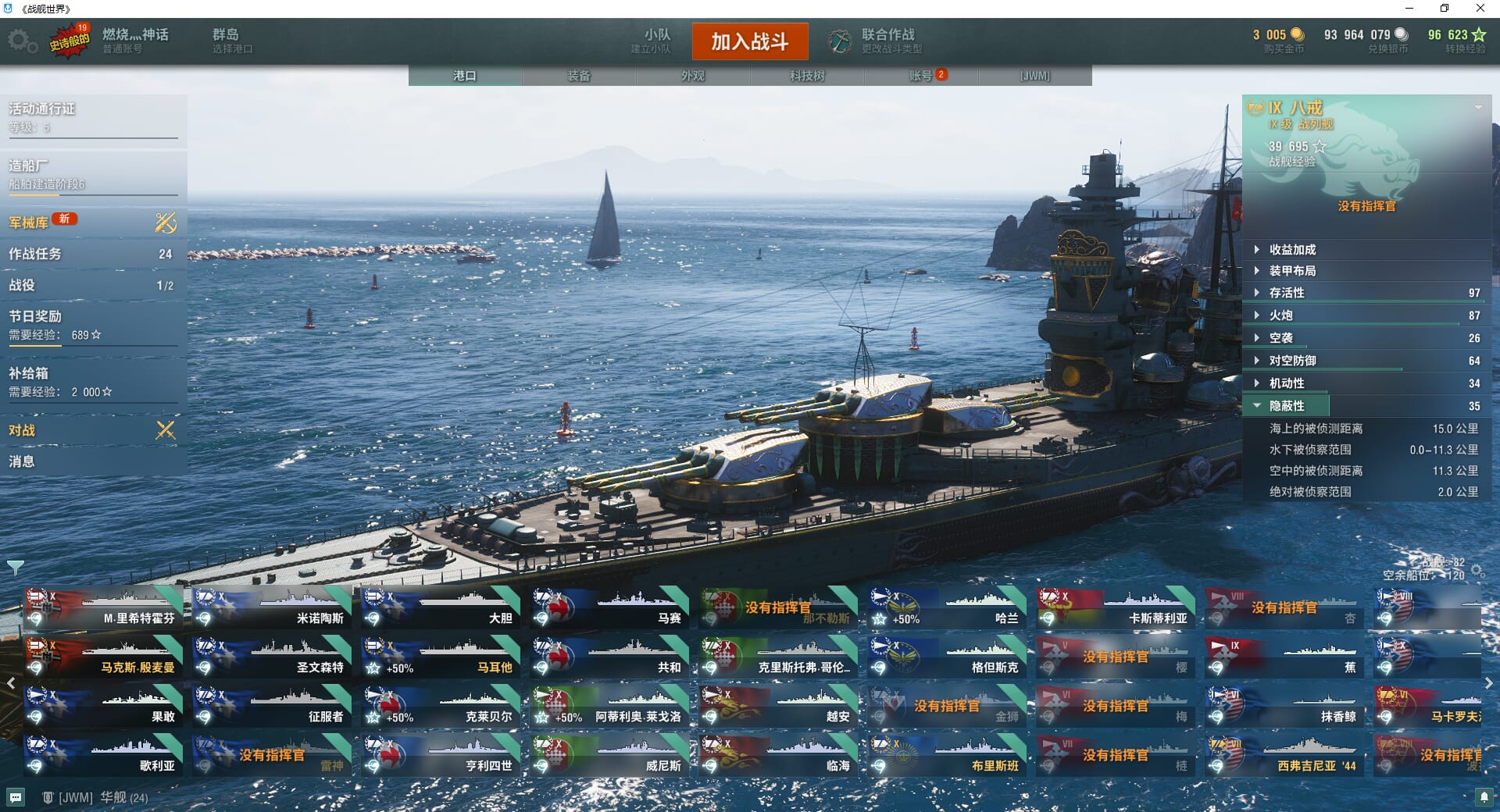This screenshot has height=812, width=1500.
Task: Close the game window
Action: 1480,9
